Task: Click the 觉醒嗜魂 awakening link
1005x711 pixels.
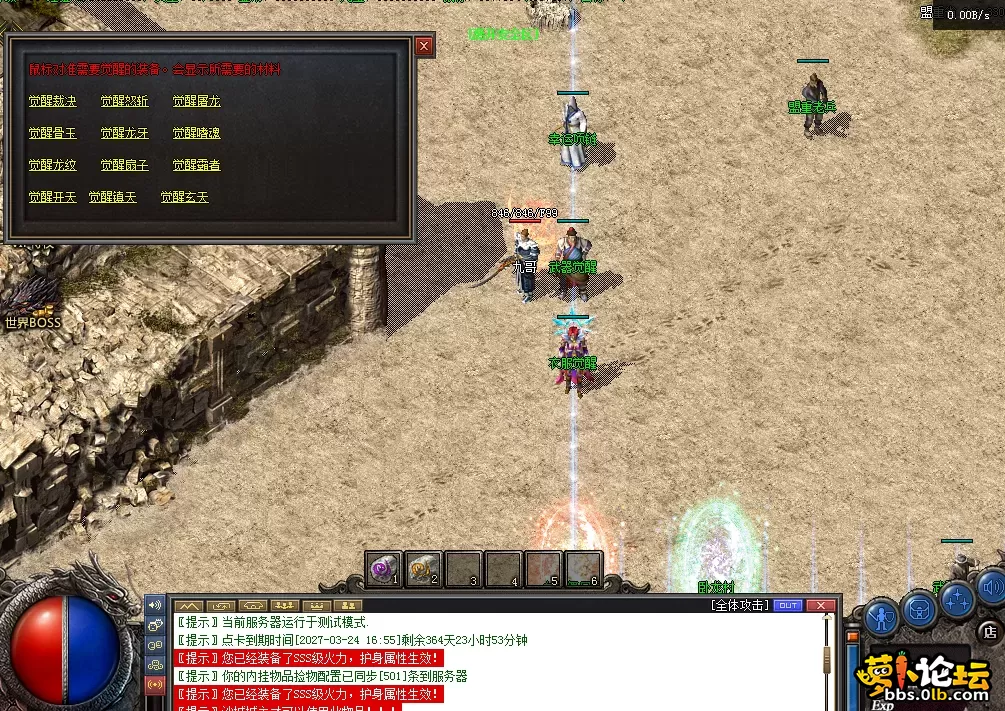Action: [x=196, y=133]
